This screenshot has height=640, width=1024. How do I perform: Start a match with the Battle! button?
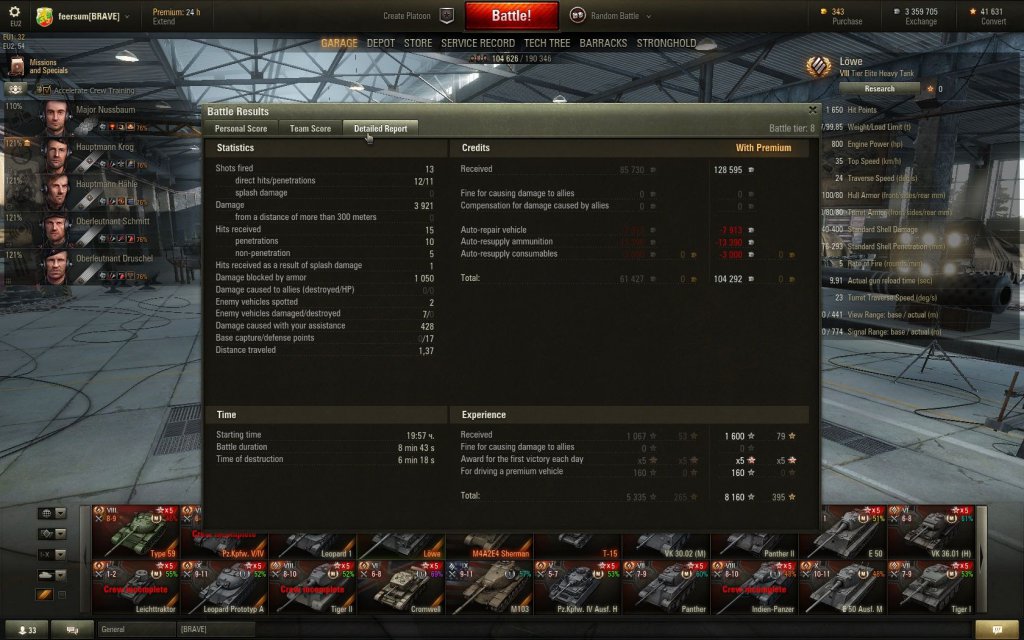[511, 16]
